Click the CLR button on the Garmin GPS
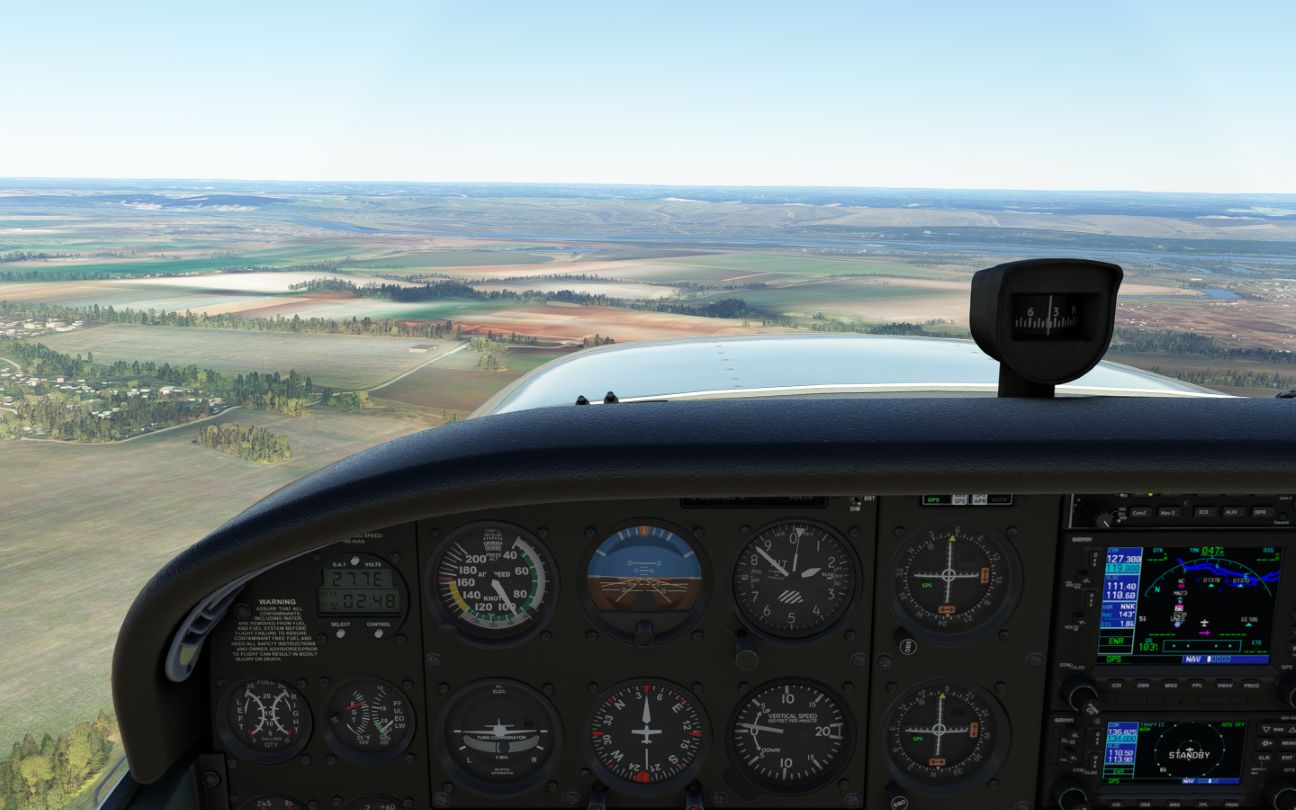 (1263, 758)
